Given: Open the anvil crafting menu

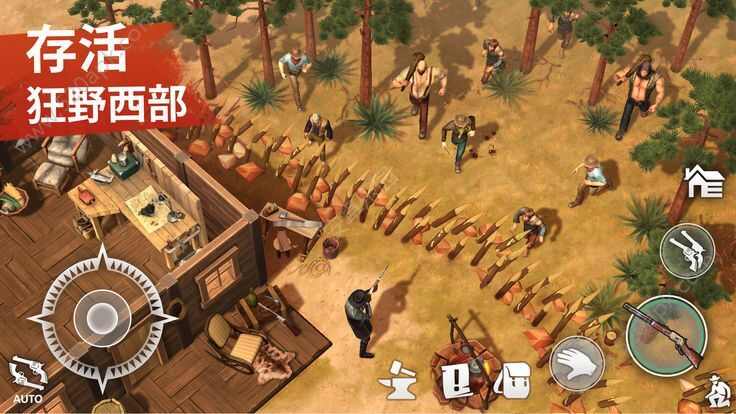Looking at the screenshot, I should pyautogui.click(x=397, y=381).
